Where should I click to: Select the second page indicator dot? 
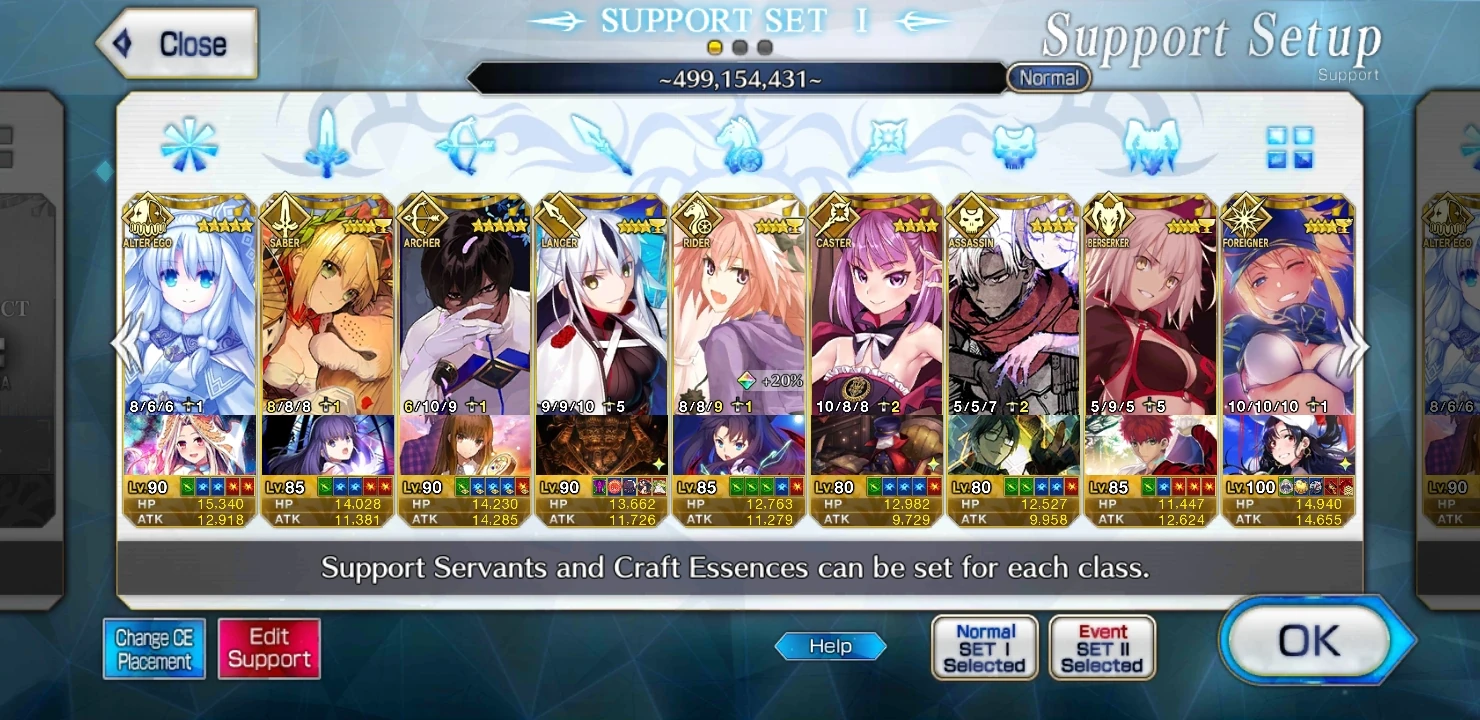coord(741,45)
